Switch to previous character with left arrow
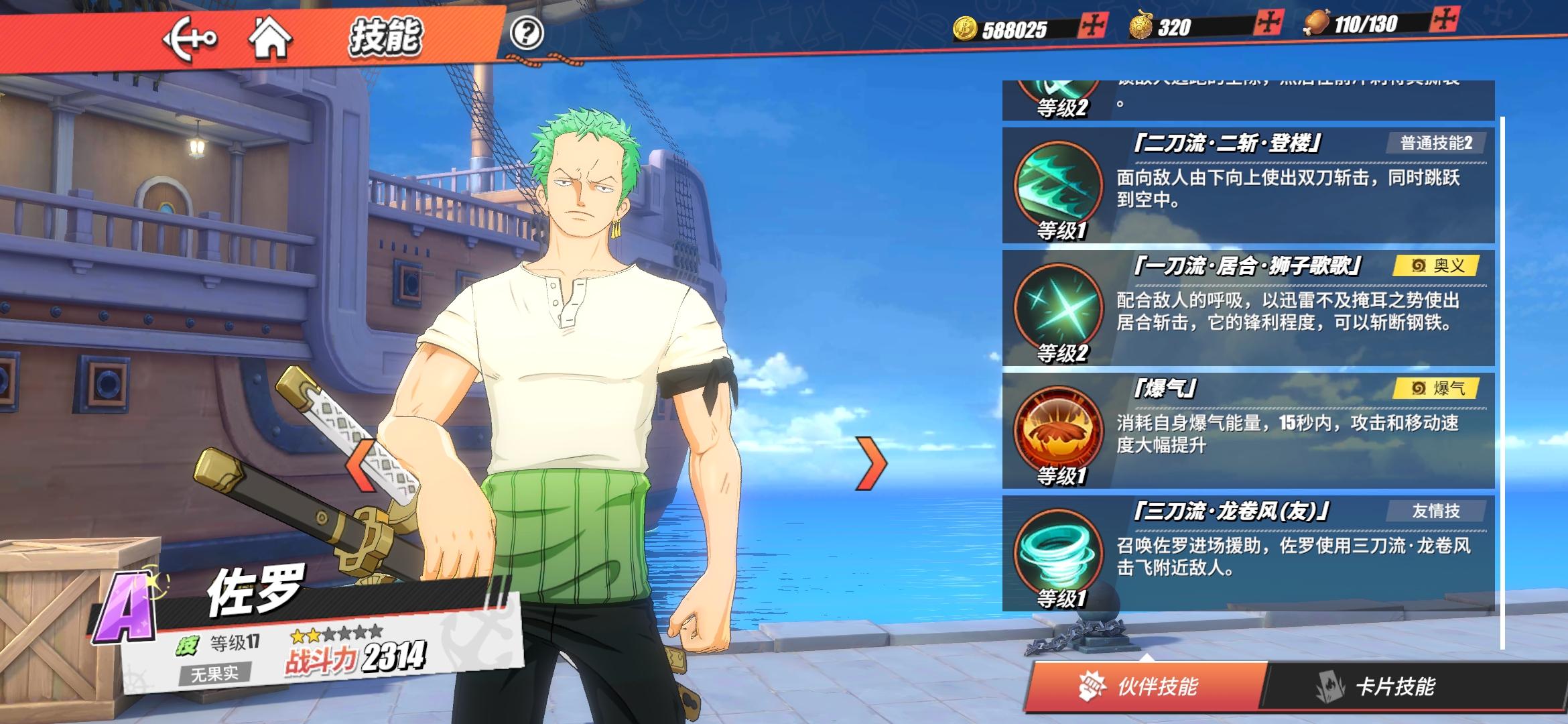 point(362,464)
